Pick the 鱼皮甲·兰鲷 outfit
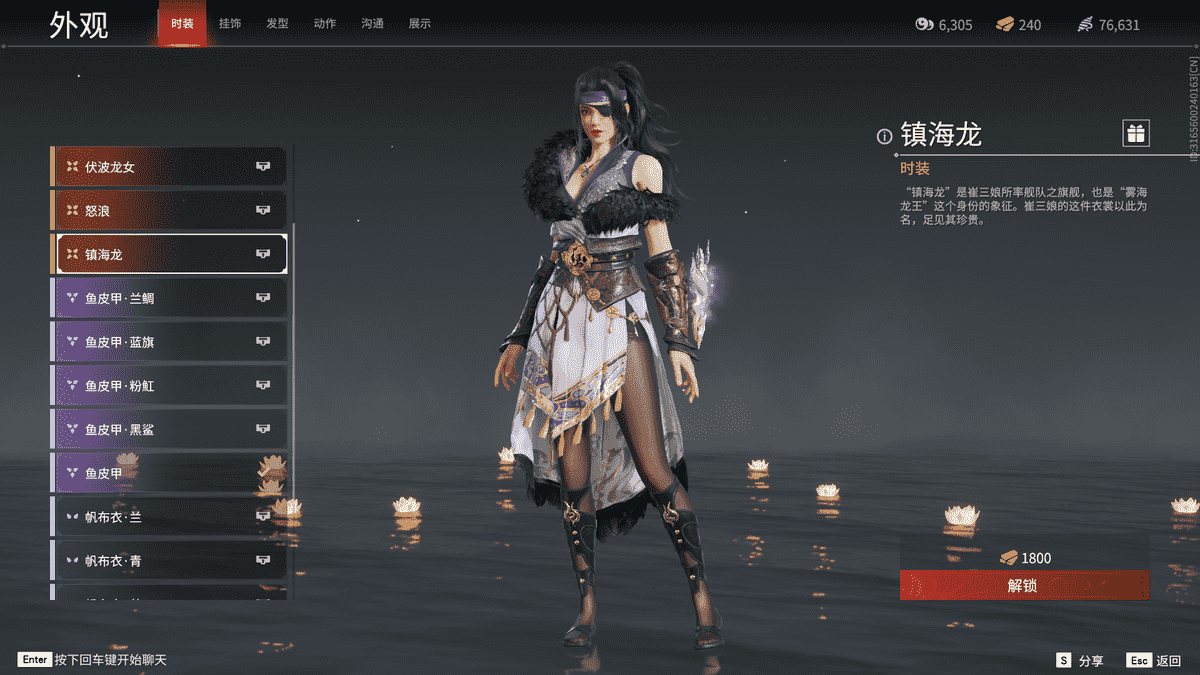This screenshot has width=1200, height=675. click(x=170, y=298)
